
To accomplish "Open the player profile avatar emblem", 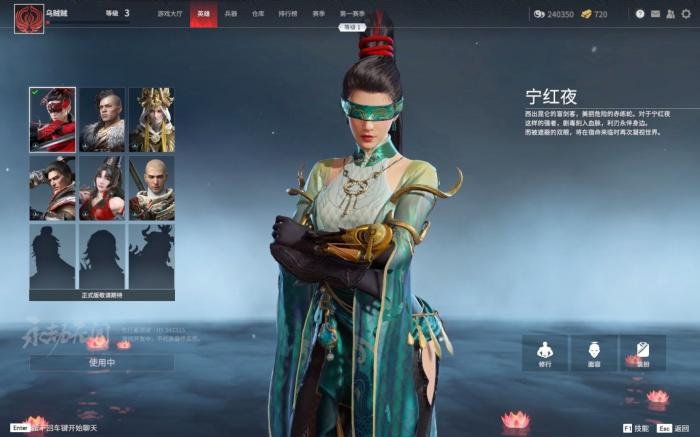I will point(28,18).
